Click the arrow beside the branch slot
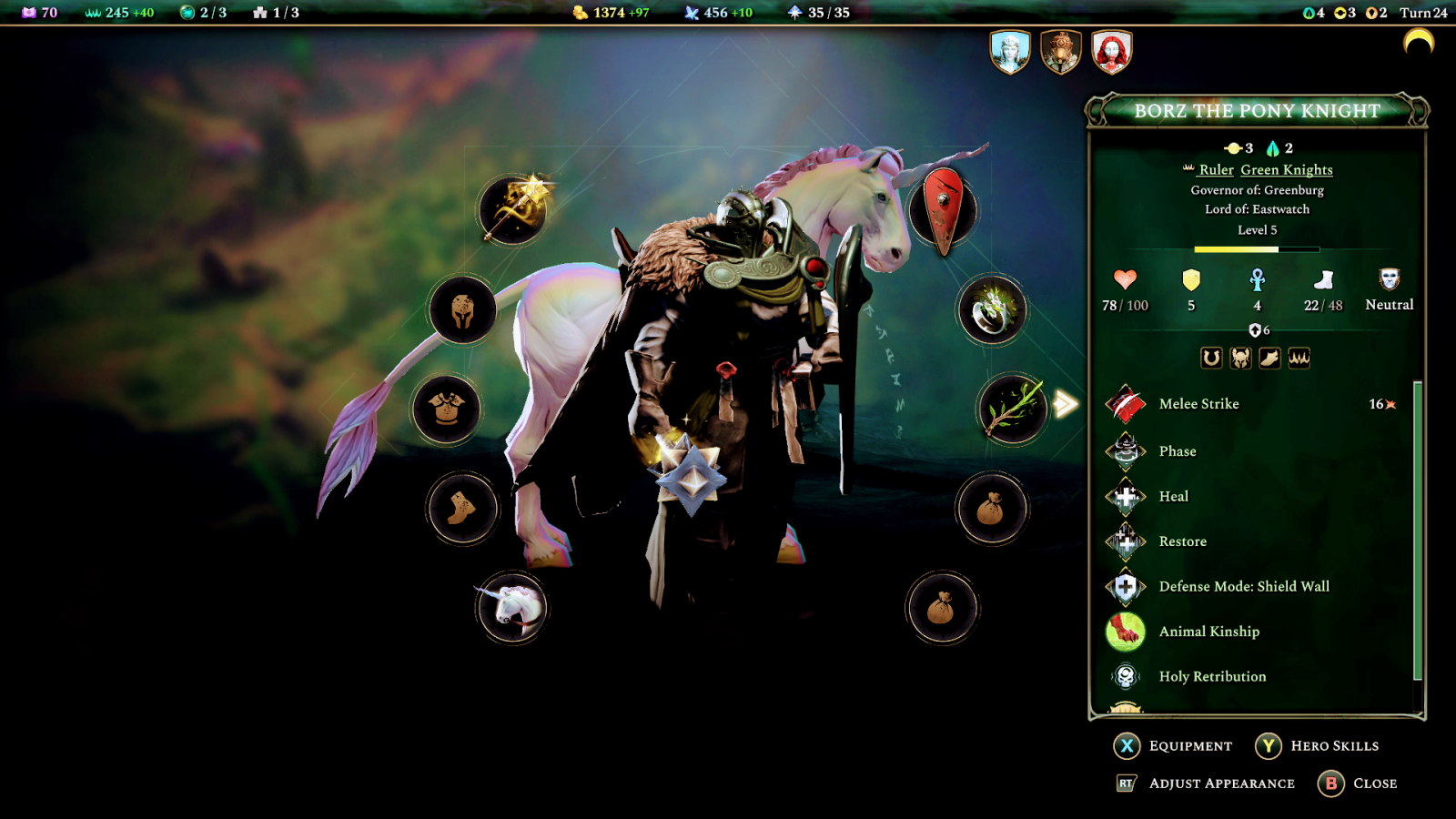Image resolution: width=1456 pixels, height=819 pixels. point(1065,404)
